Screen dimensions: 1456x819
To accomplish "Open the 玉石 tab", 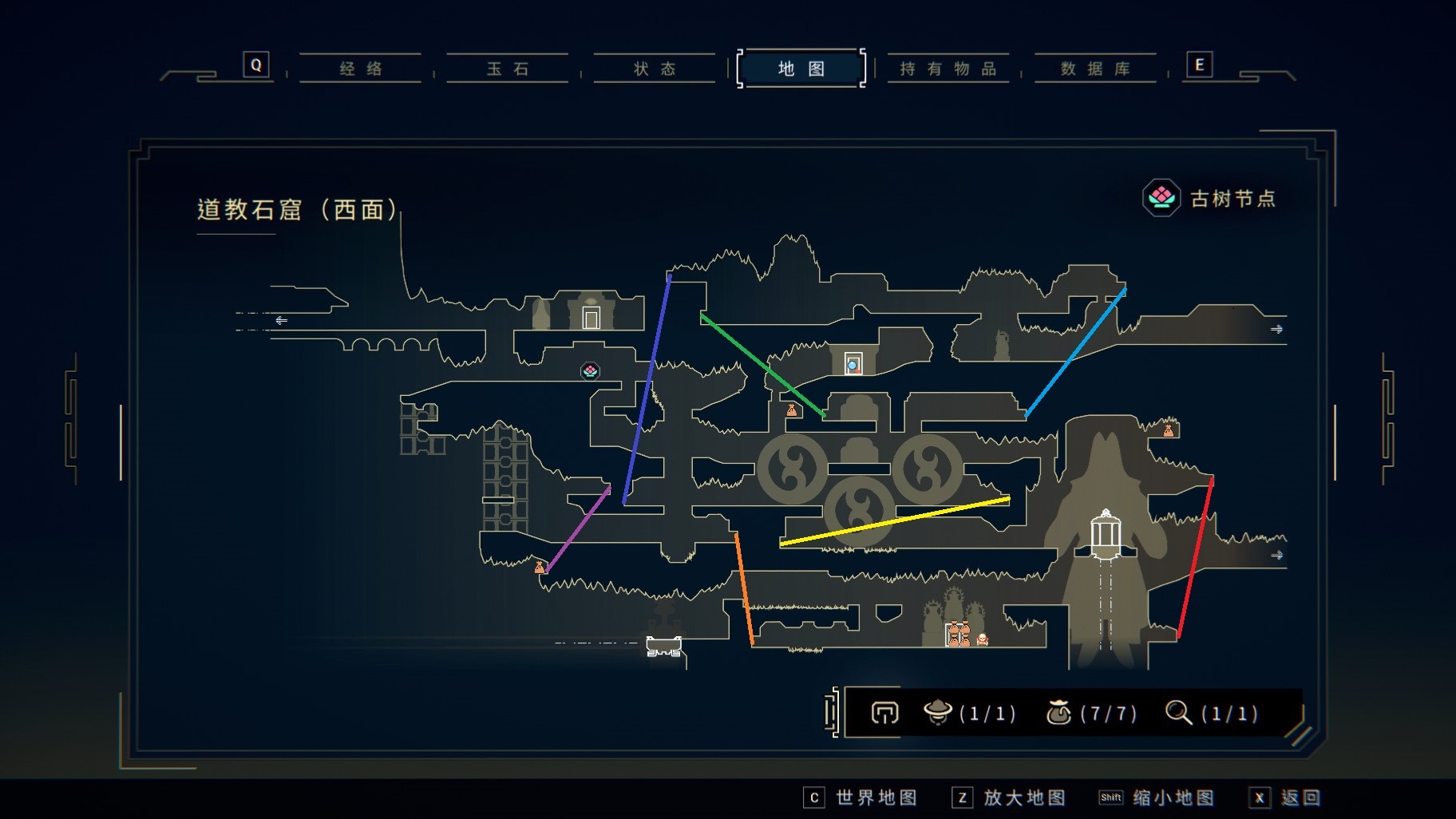I will (x=508, y=69).
